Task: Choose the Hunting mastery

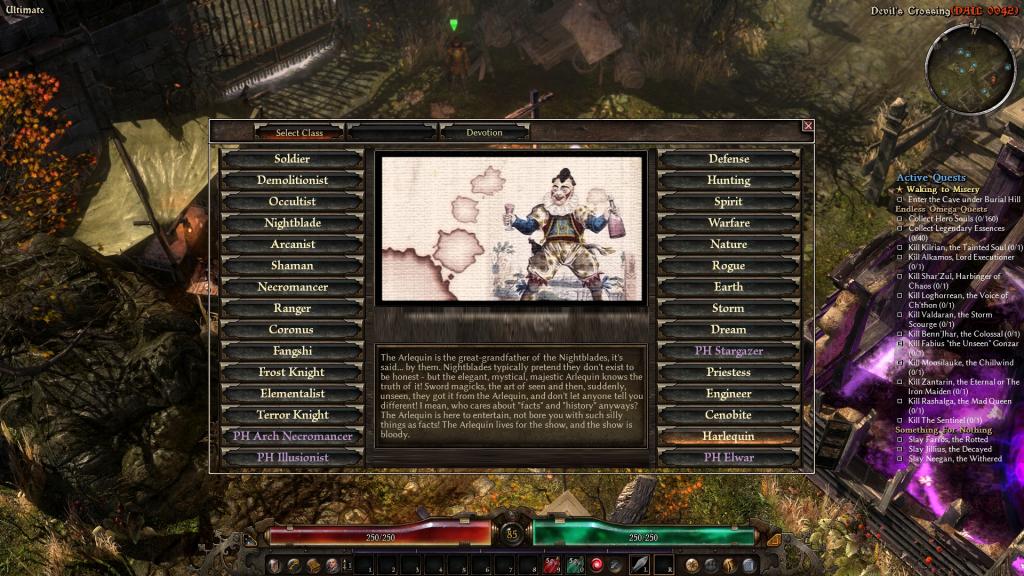Action: [728, 180]
